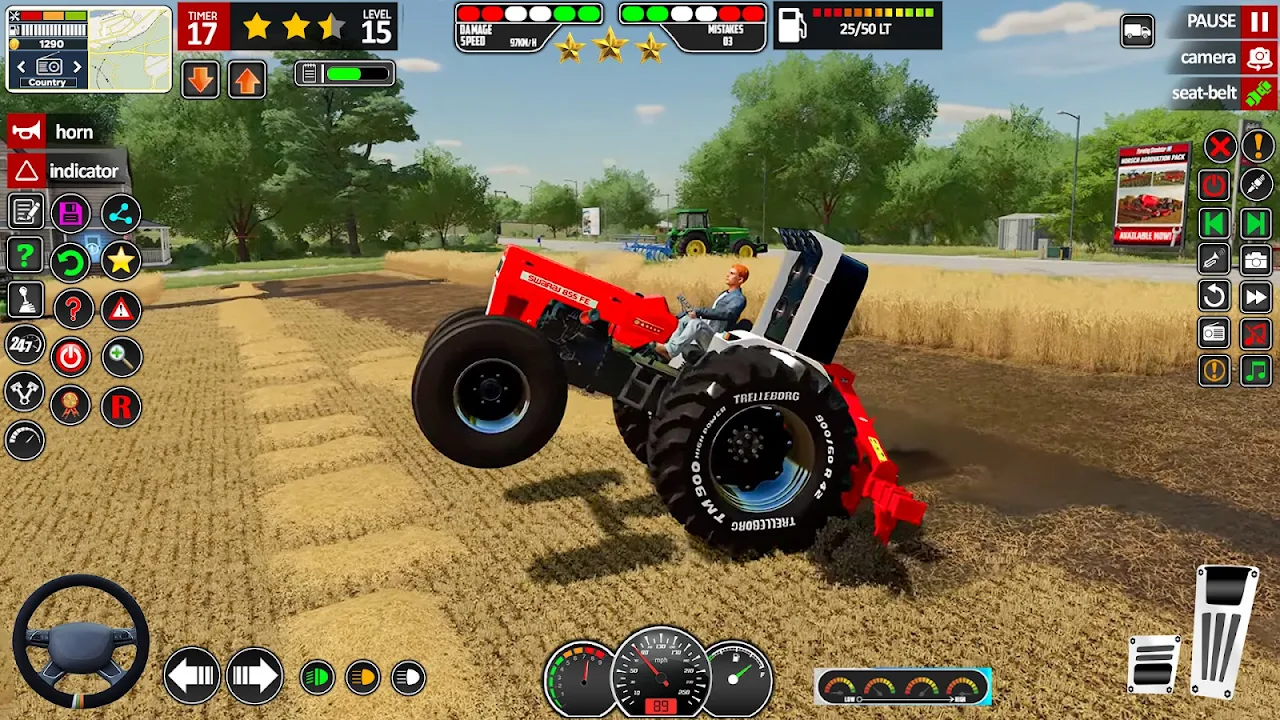This screenshot has height=720, width=1280.
Task: Apply the brake pedal
Action: tap(1154, 663)
